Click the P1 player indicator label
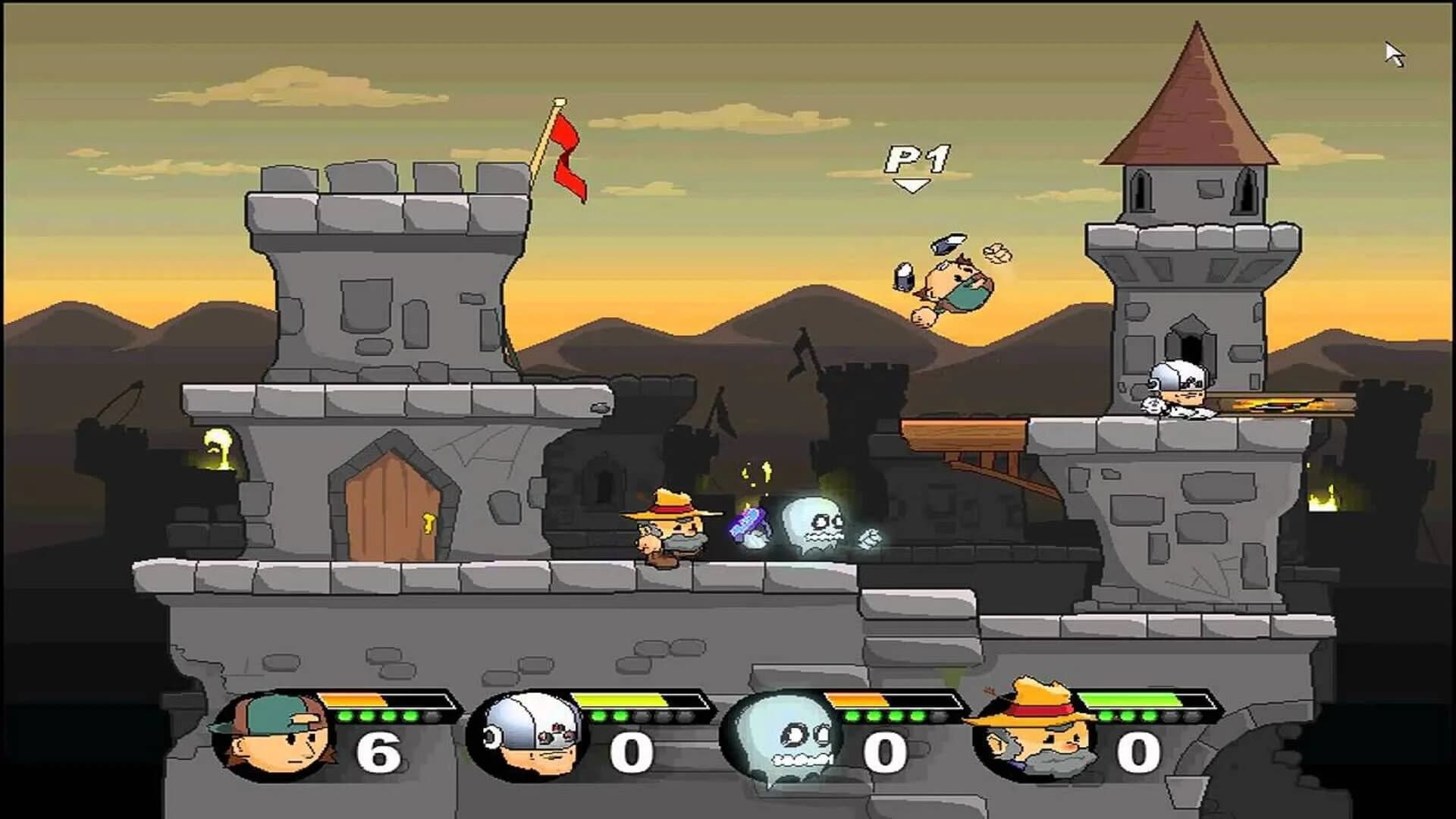Screen dimensions: 1456x819 915,159
